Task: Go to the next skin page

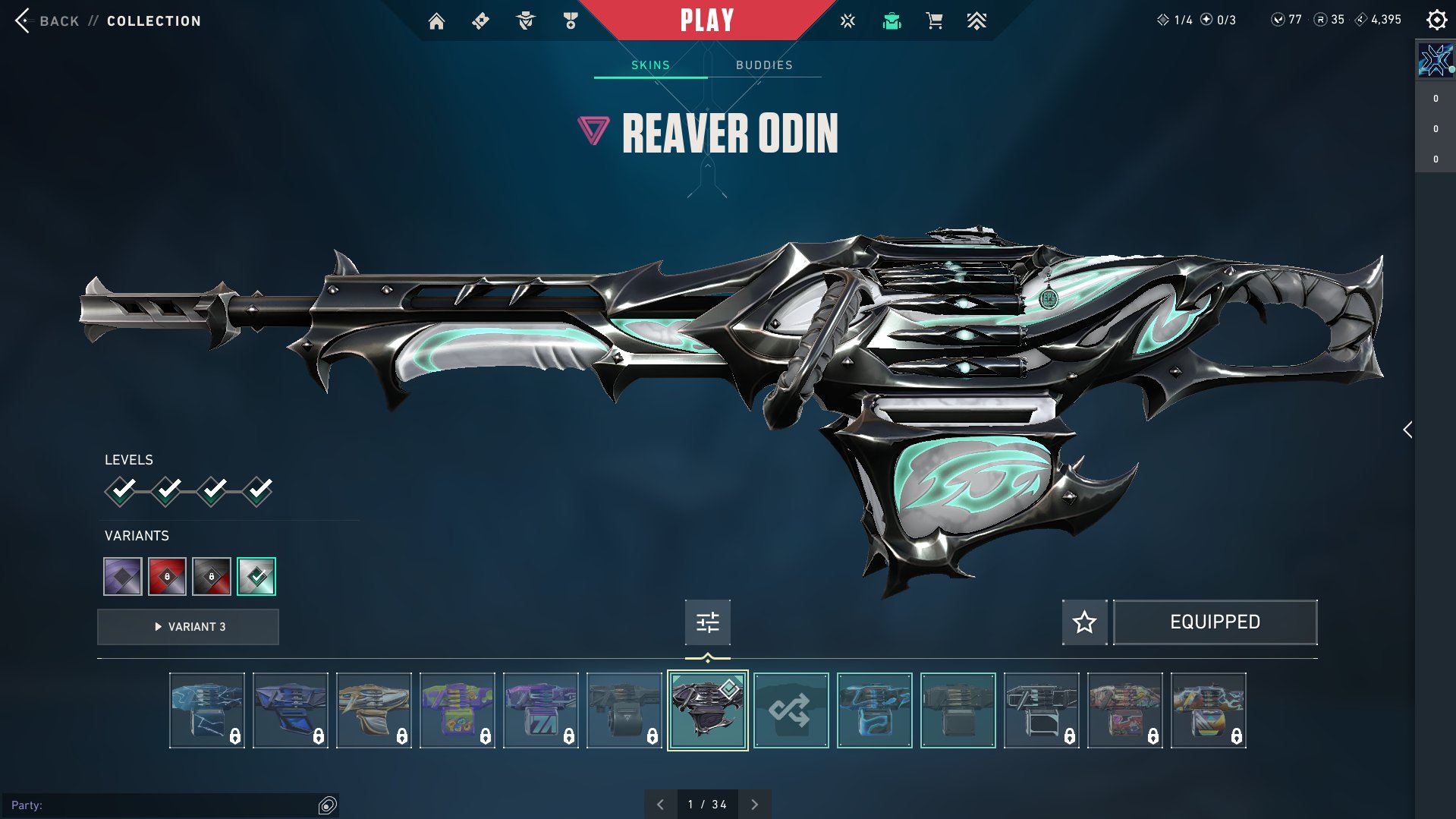Action: pyautogui.click(x=754, y=805)
